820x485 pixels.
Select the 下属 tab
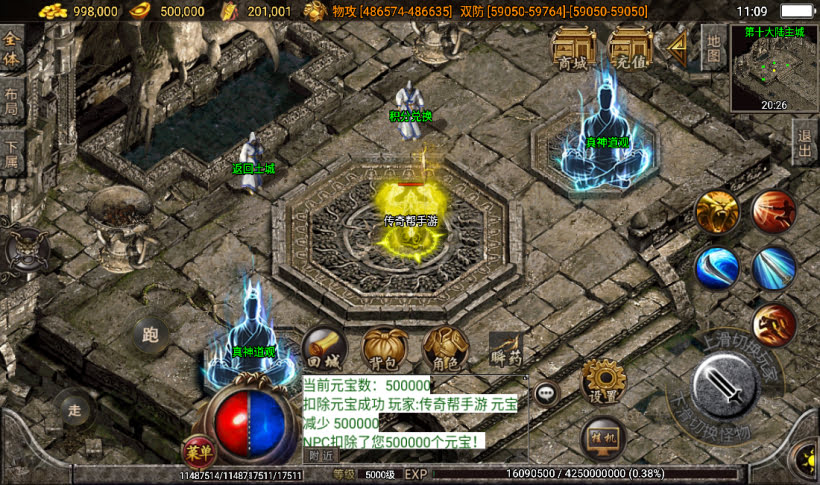tap(12, 153)
